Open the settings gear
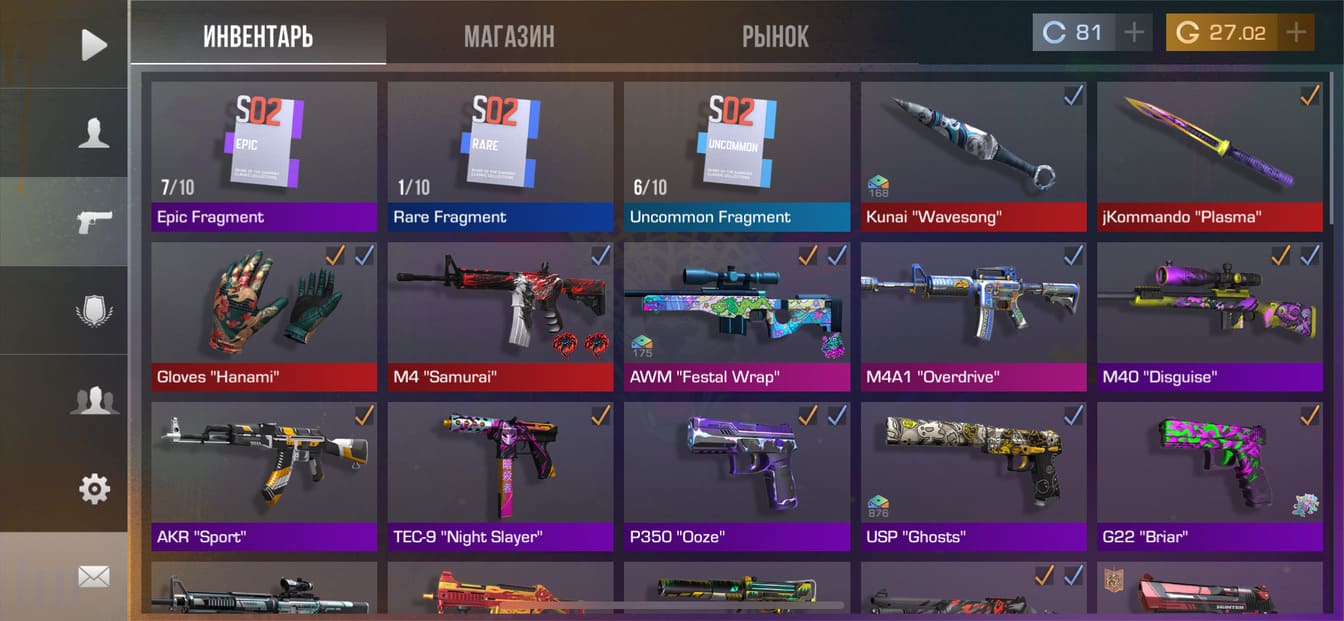The width and height of the screenshot is (1344, 621). coord(93,489)
